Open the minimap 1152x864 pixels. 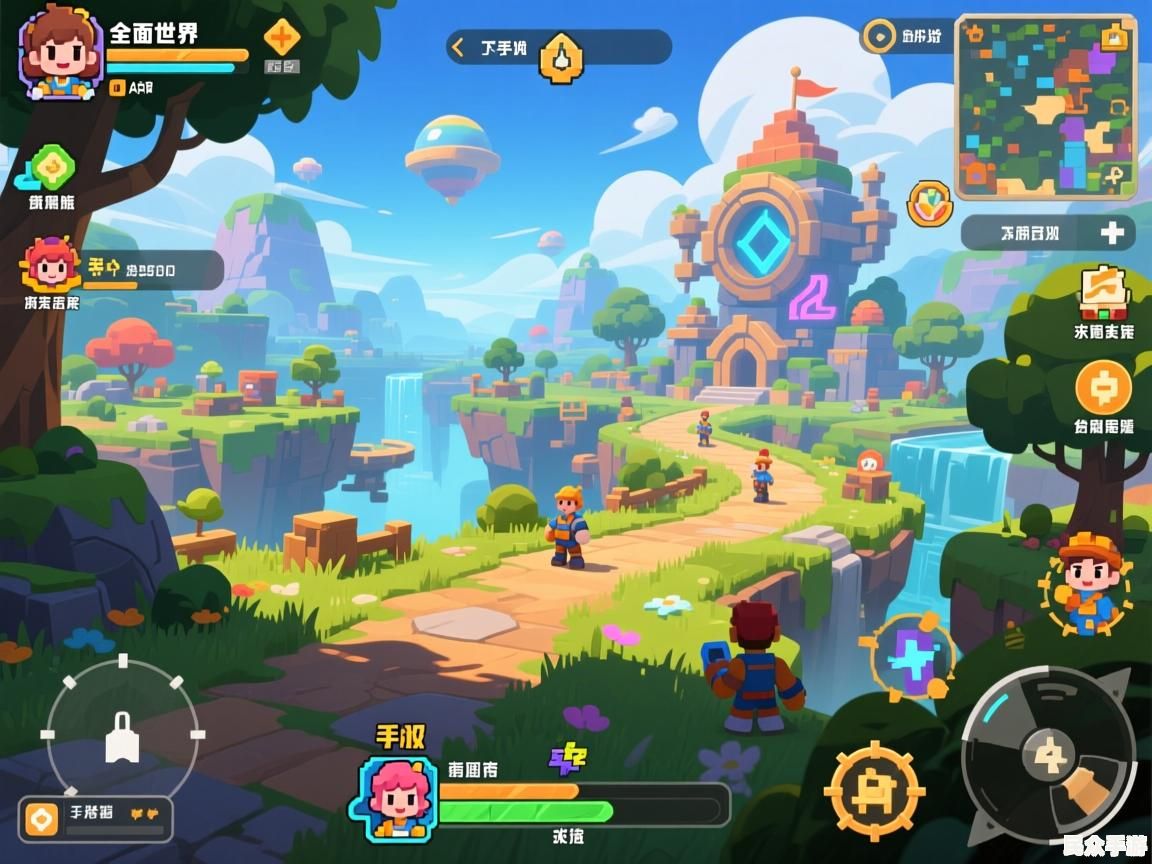click(1045, 106)
